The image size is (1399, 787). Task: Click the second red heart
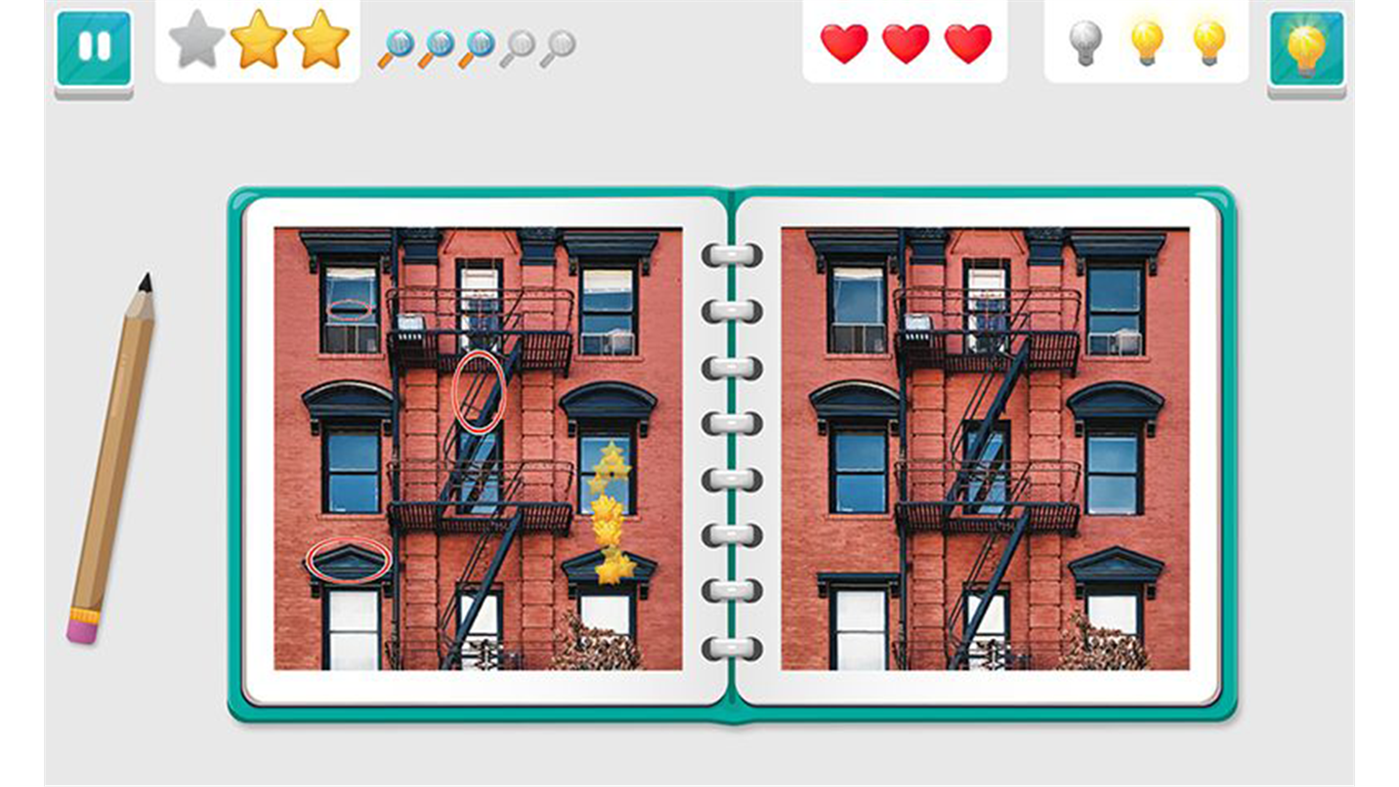click(x=906, y=44)
